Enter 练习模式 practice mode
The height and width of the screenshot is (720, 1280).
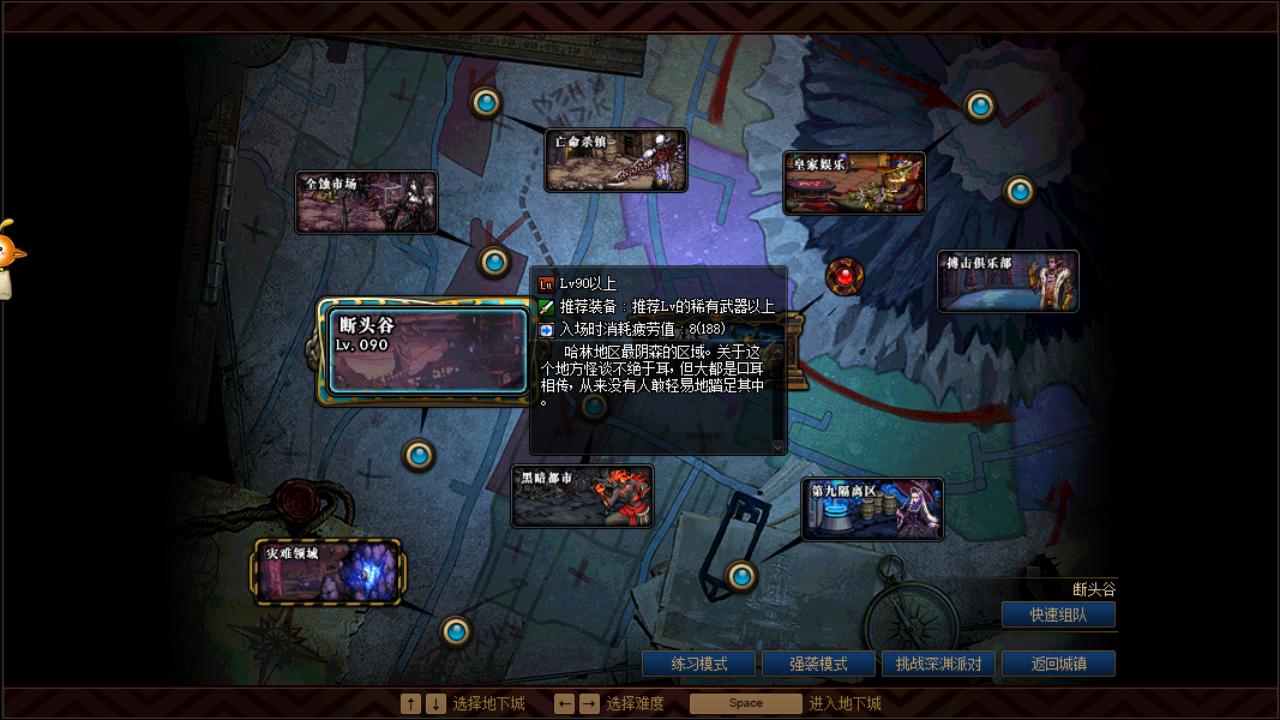click(697, 663)
